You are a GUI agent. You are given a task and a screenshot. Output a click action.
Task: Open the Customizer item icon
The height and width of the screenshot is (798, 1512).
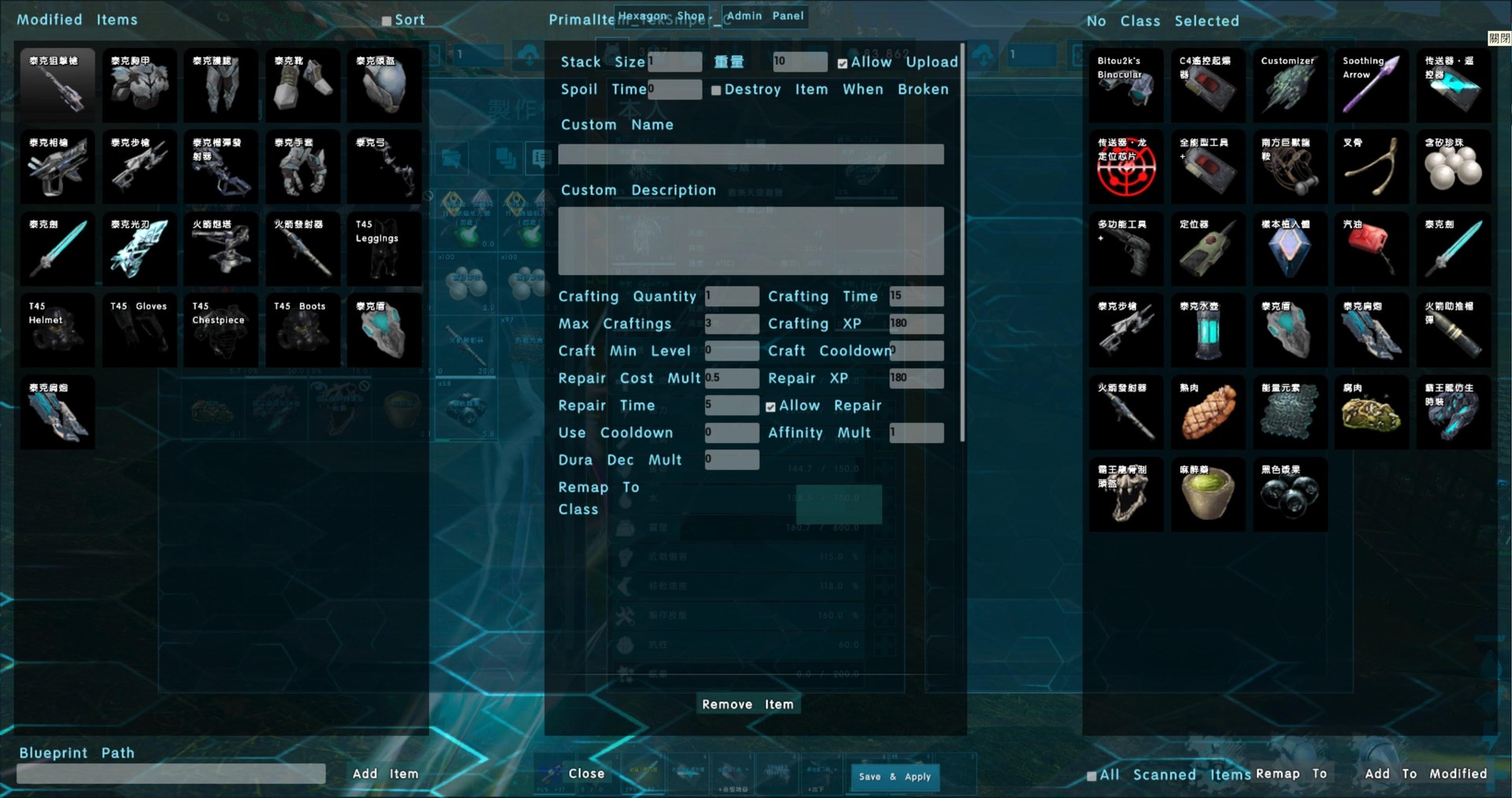coord(1289,85)
